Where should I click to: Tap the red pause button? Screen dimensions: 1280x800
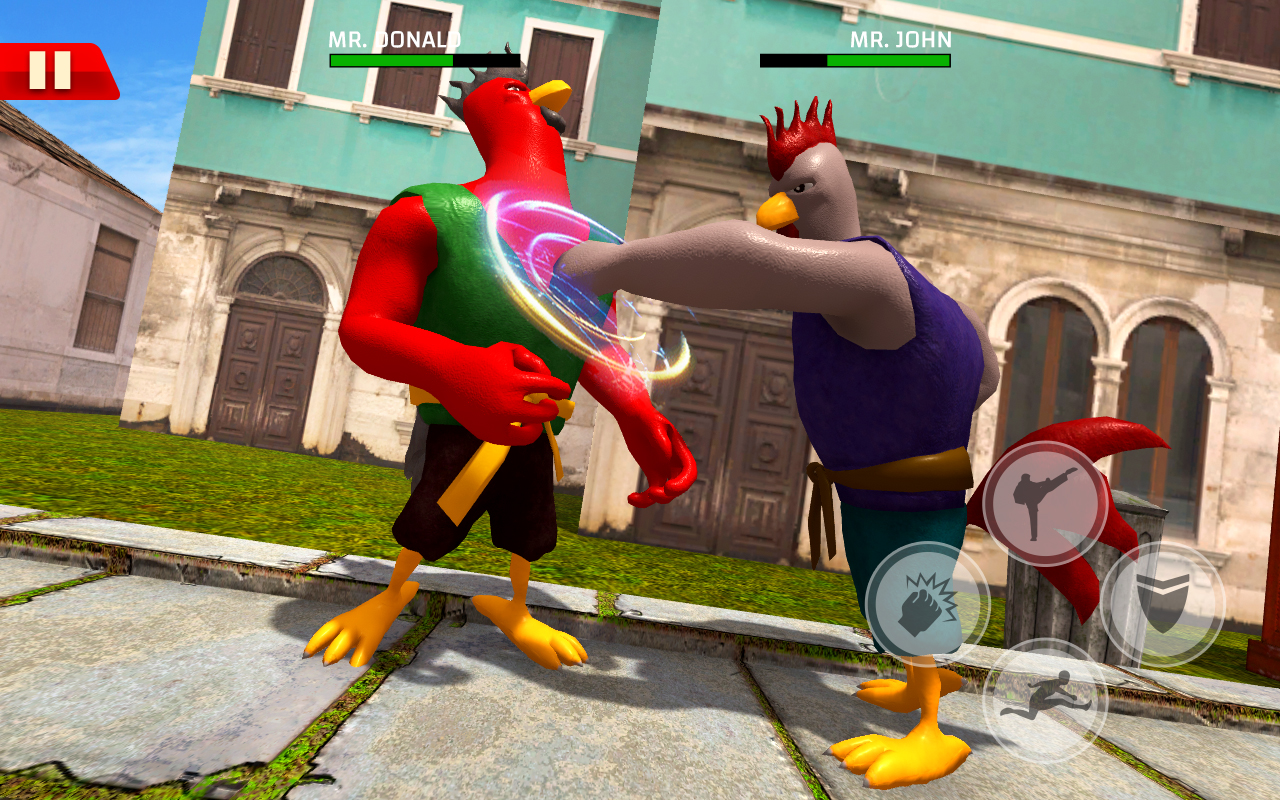pos(48,68)
